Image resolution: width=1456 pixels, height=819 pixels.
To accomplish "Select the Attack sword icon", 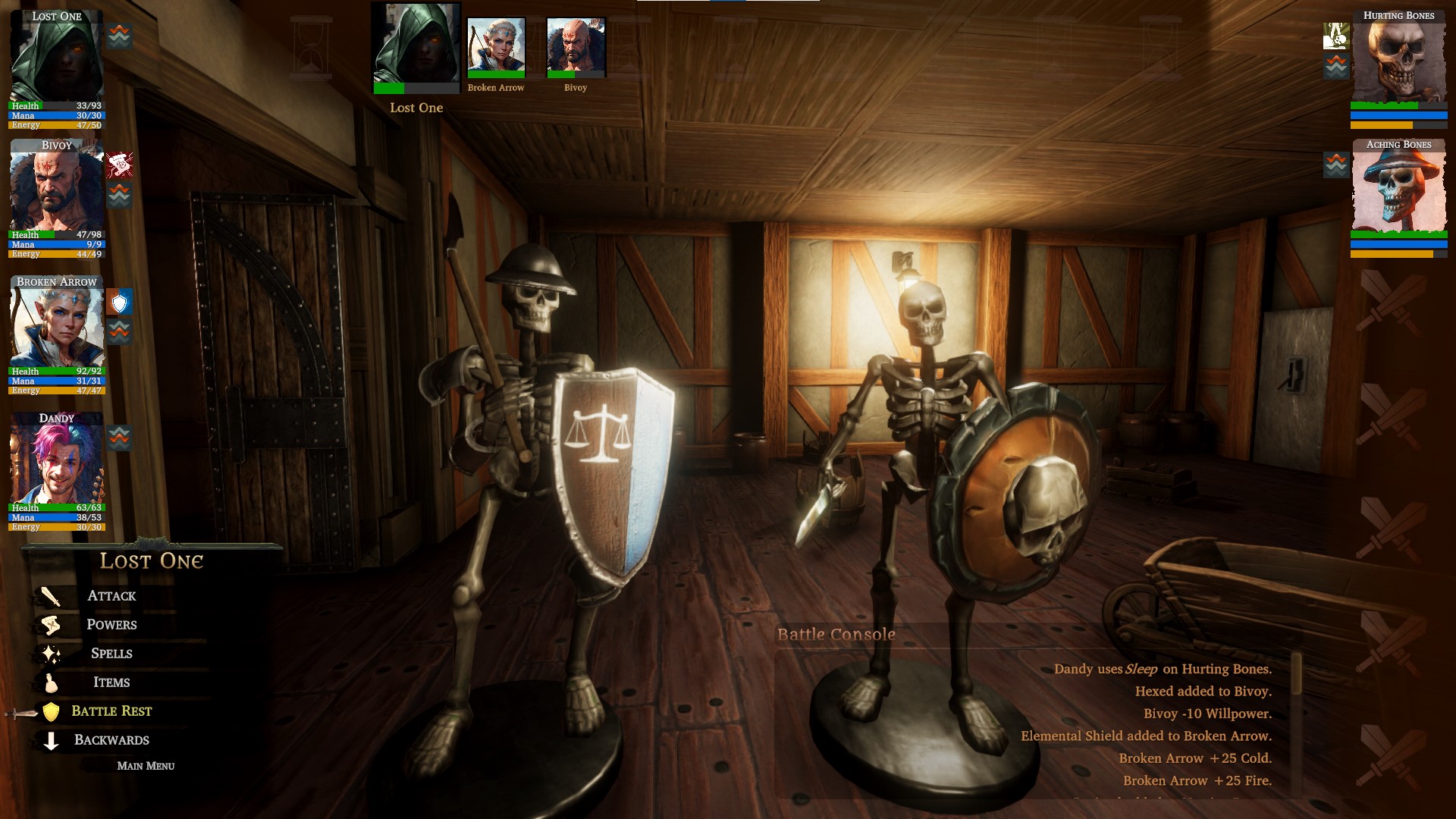I will click(49, 596).
